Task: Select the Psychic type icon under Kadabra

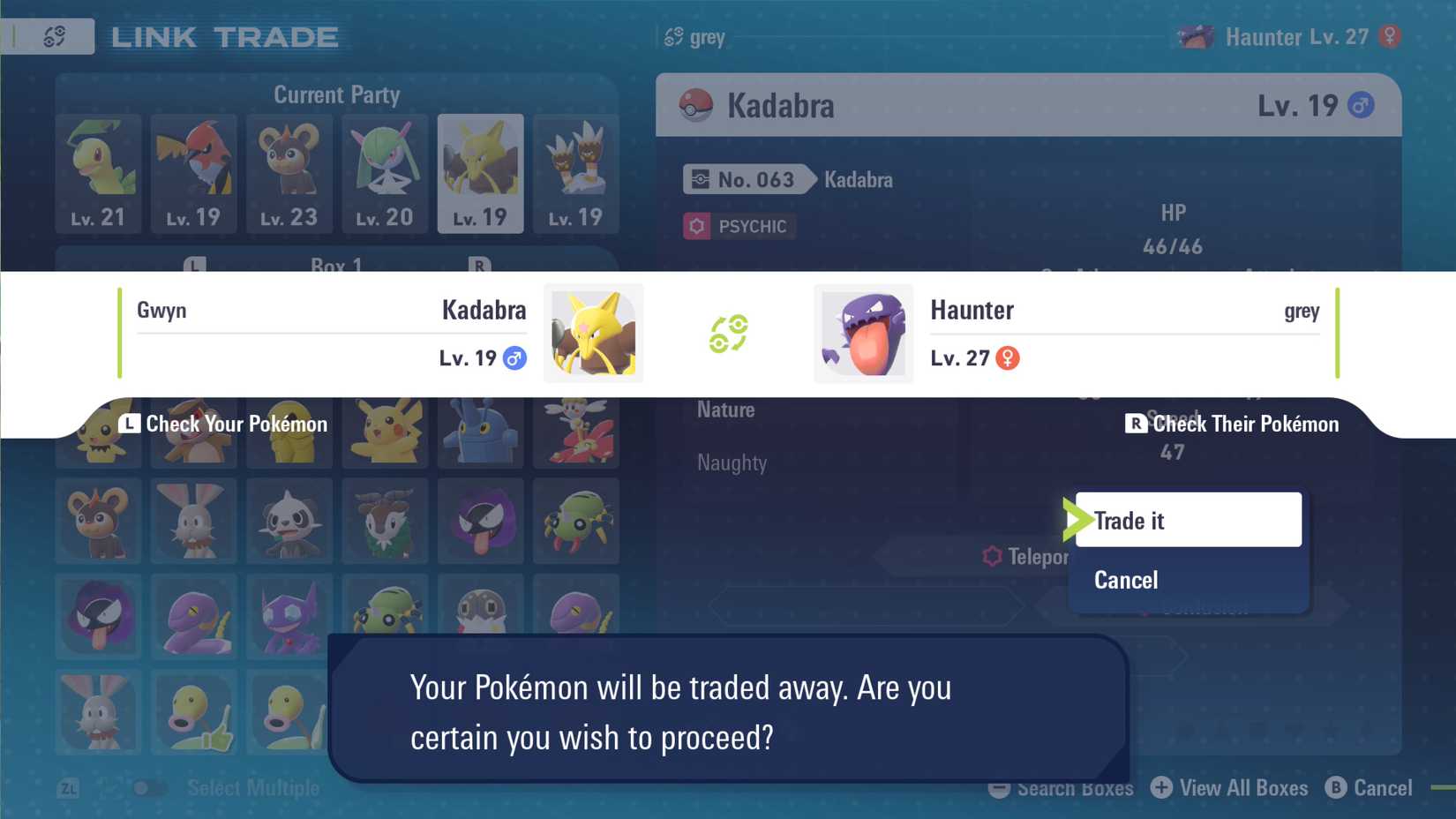Action: [695, 226]
